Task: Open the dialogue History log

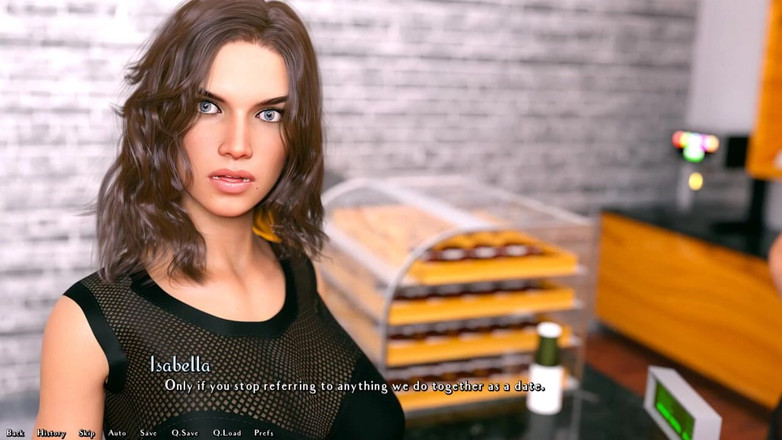Action: coord(51,433)
